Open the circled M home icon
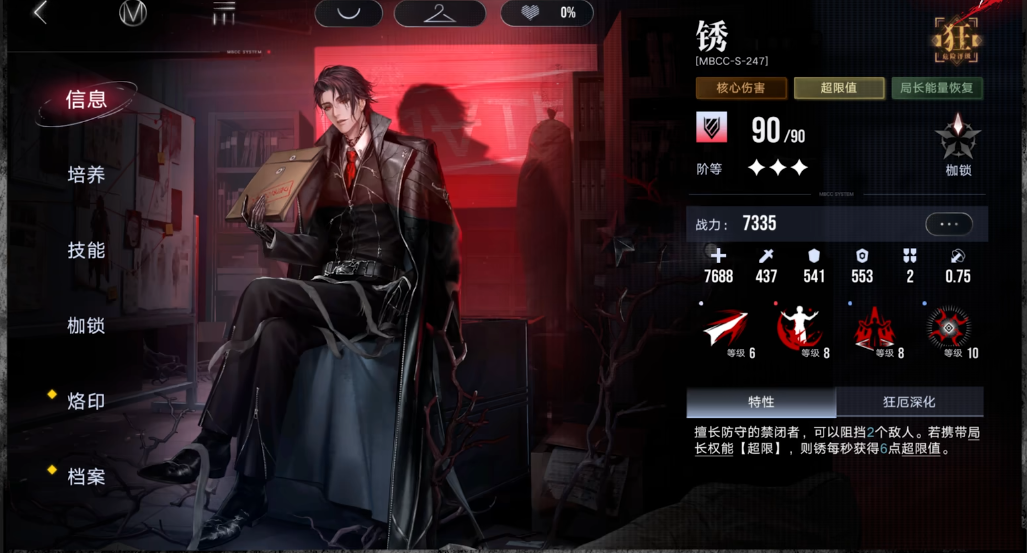1027x553 pixels. (x=132, y=13)
